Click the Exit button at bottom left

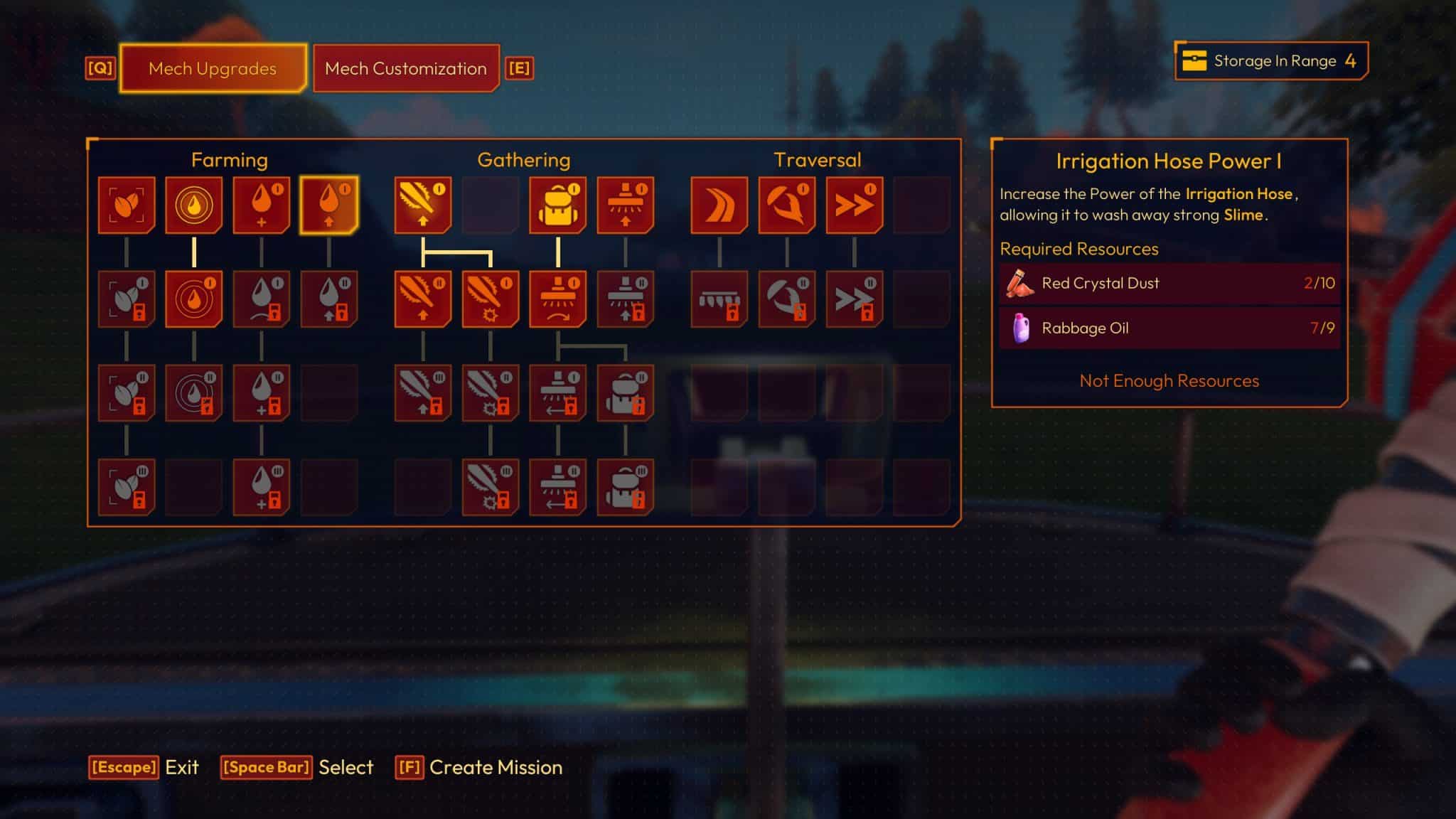point(152,768)
